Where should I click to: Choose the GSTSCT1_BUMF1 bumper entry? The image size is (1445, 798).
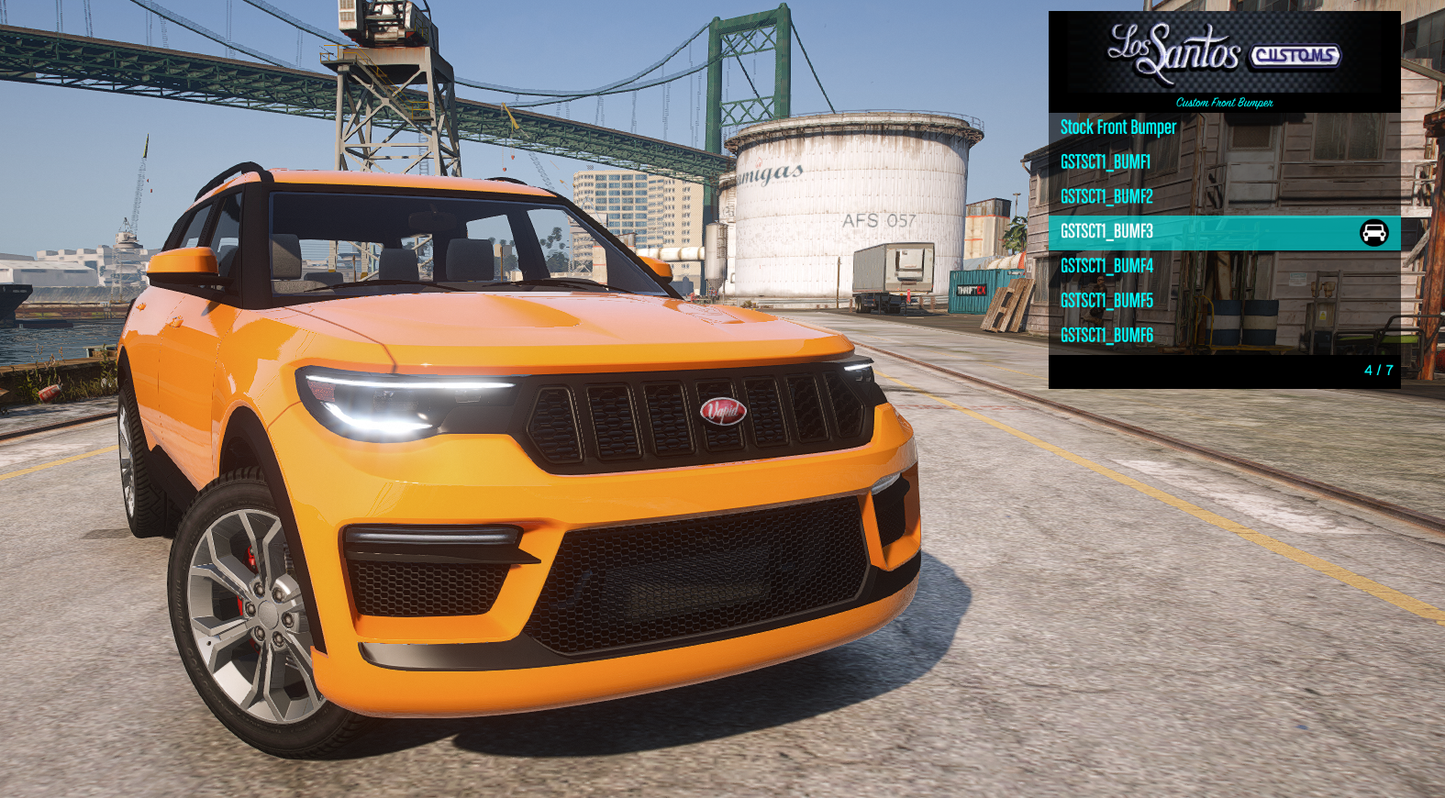click(1105, 162)
